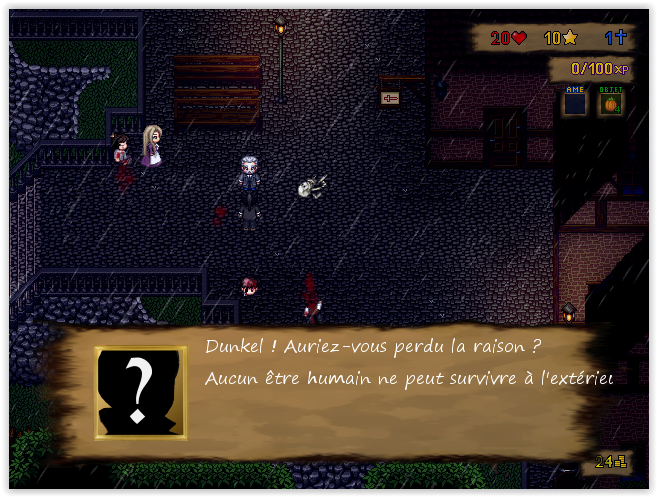Click the unknown speaker question mark portrait
Viewport: 657px width, 497px height.
pos(140,392)
